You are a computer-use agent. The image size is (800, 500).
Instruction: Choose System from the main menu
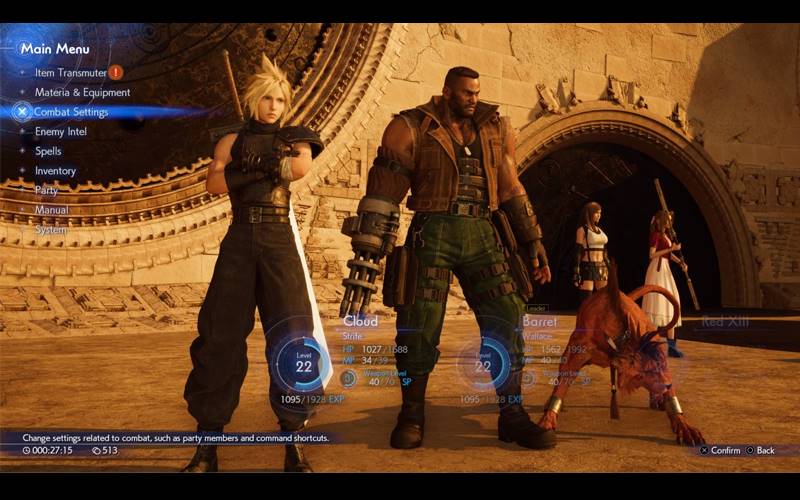click(x=51, y=229)
